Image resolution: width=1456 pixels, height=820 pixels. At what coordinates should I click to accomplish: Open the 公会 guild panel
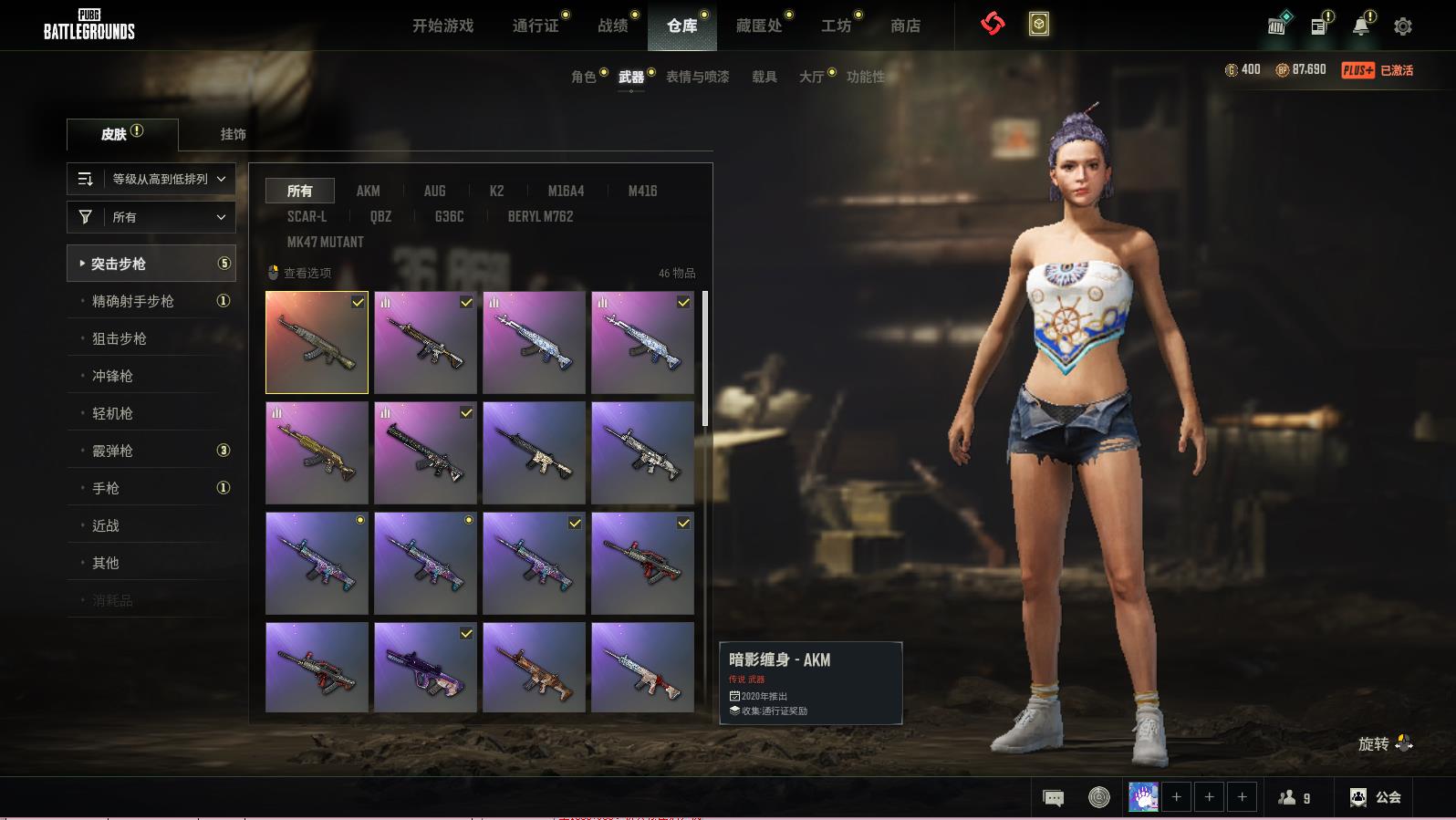pos(1376,797)
